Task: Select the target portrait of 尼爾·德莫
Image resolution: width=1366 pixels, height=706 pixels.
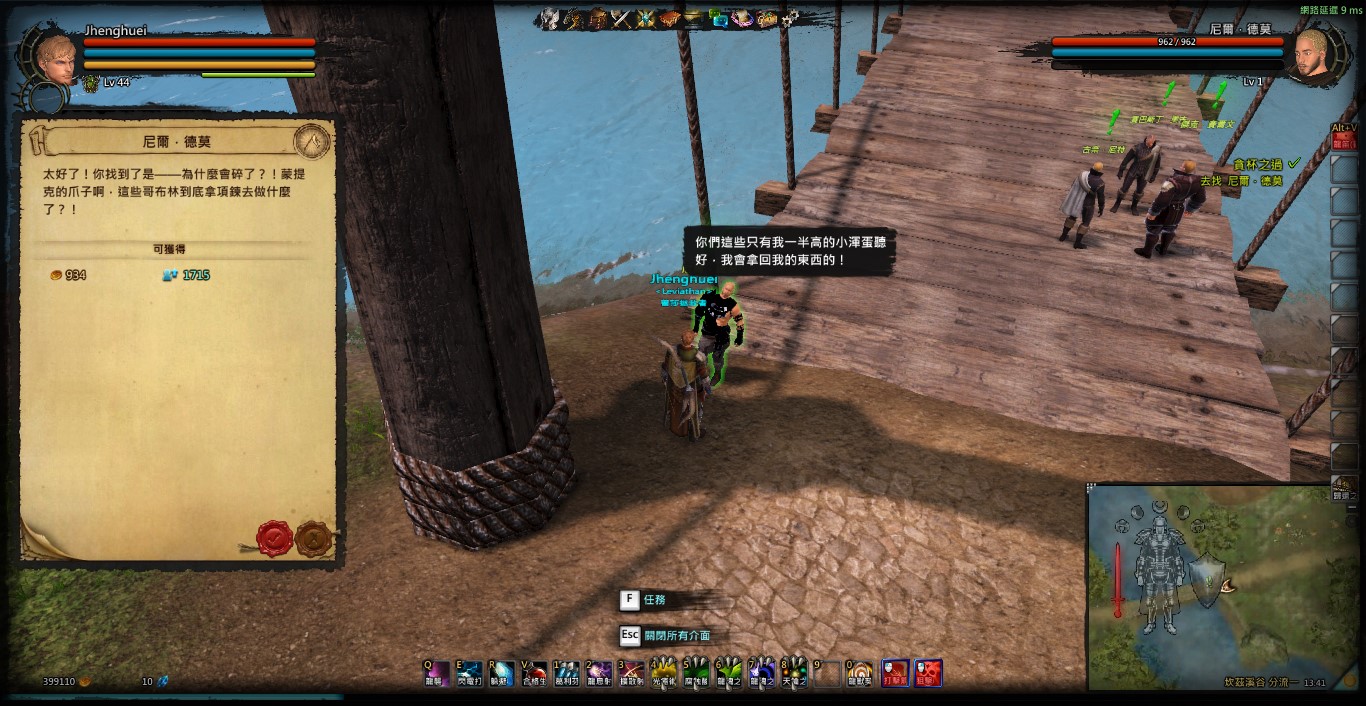Action: [1311, 55]
